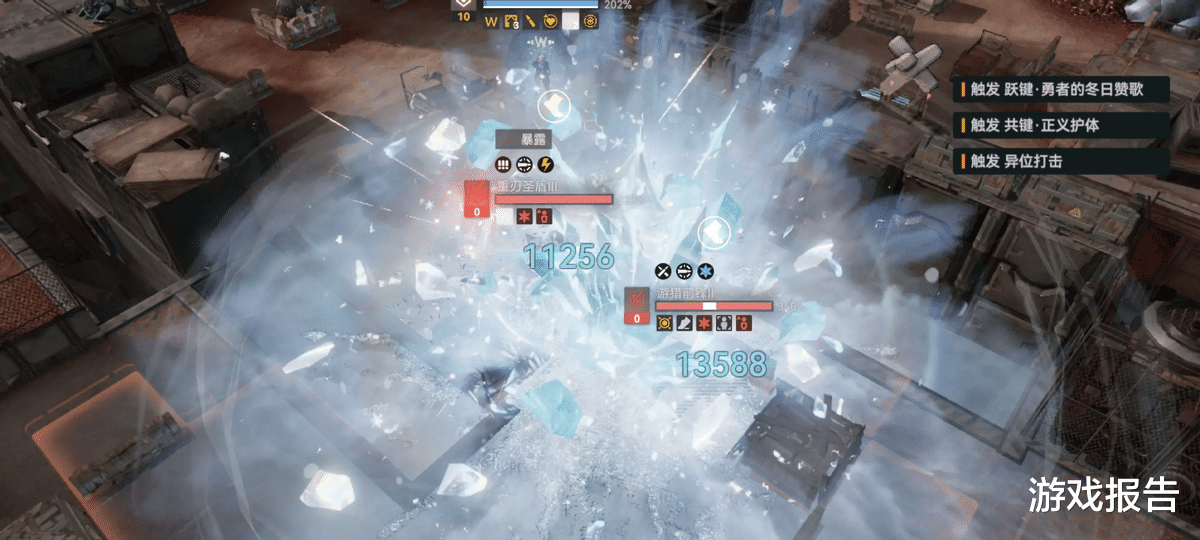Viewport: 1200px width, 540px height.
Task: Select the 跃键·勇者的冬日赞歌 trigger notification
Action: coord(1060,89)
